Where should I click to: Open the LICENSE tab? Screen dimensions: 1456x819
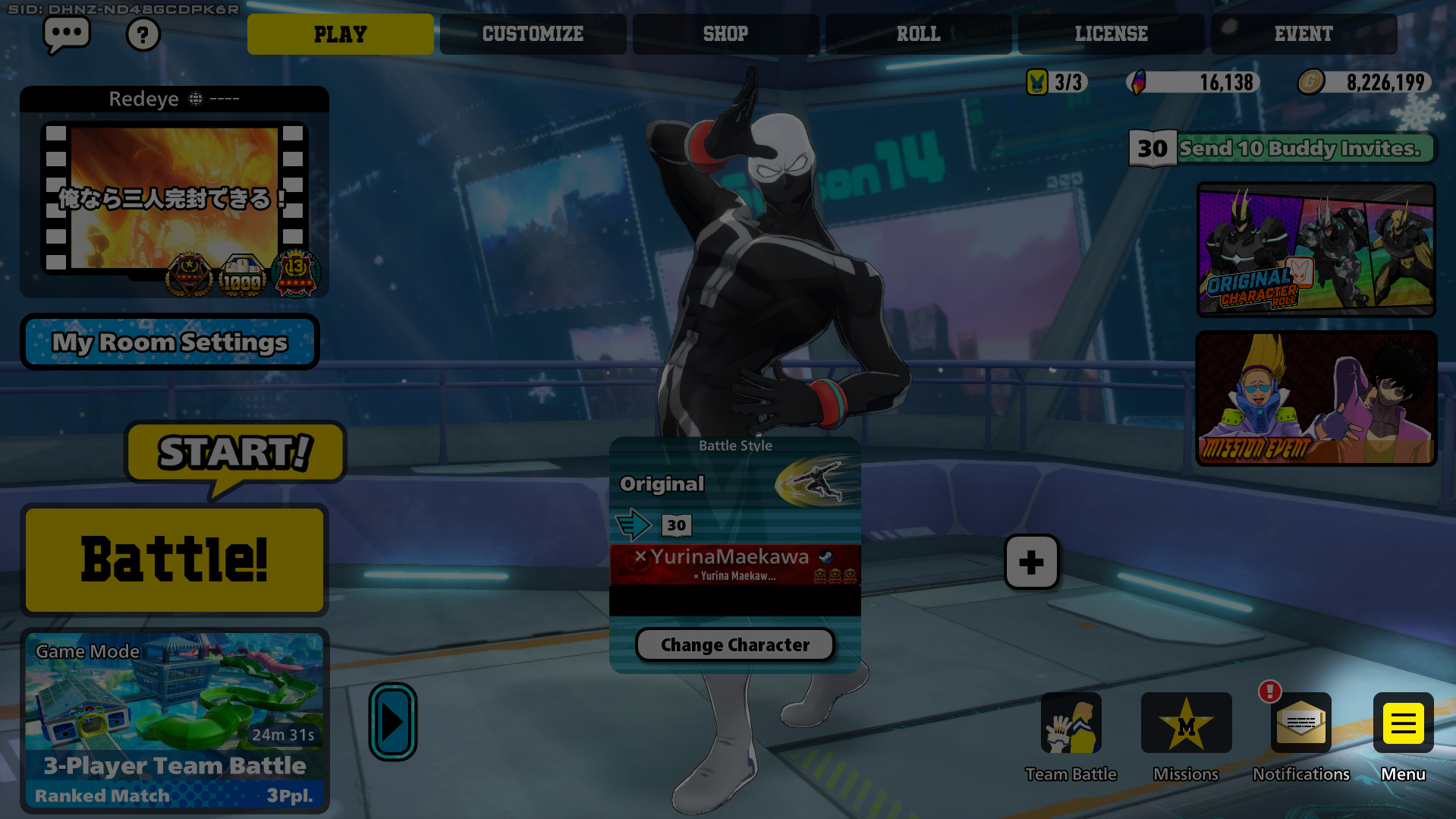1111,34
